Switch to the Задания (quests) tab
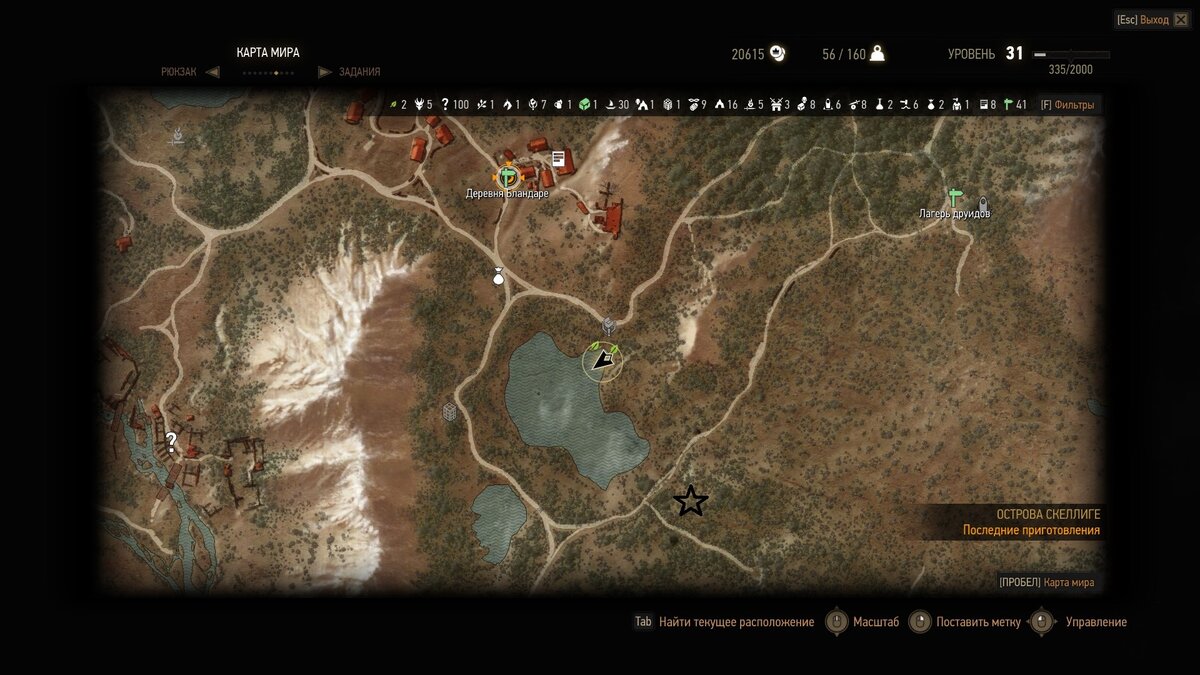This screenshot has width=1200, height=675. point(359,72)
